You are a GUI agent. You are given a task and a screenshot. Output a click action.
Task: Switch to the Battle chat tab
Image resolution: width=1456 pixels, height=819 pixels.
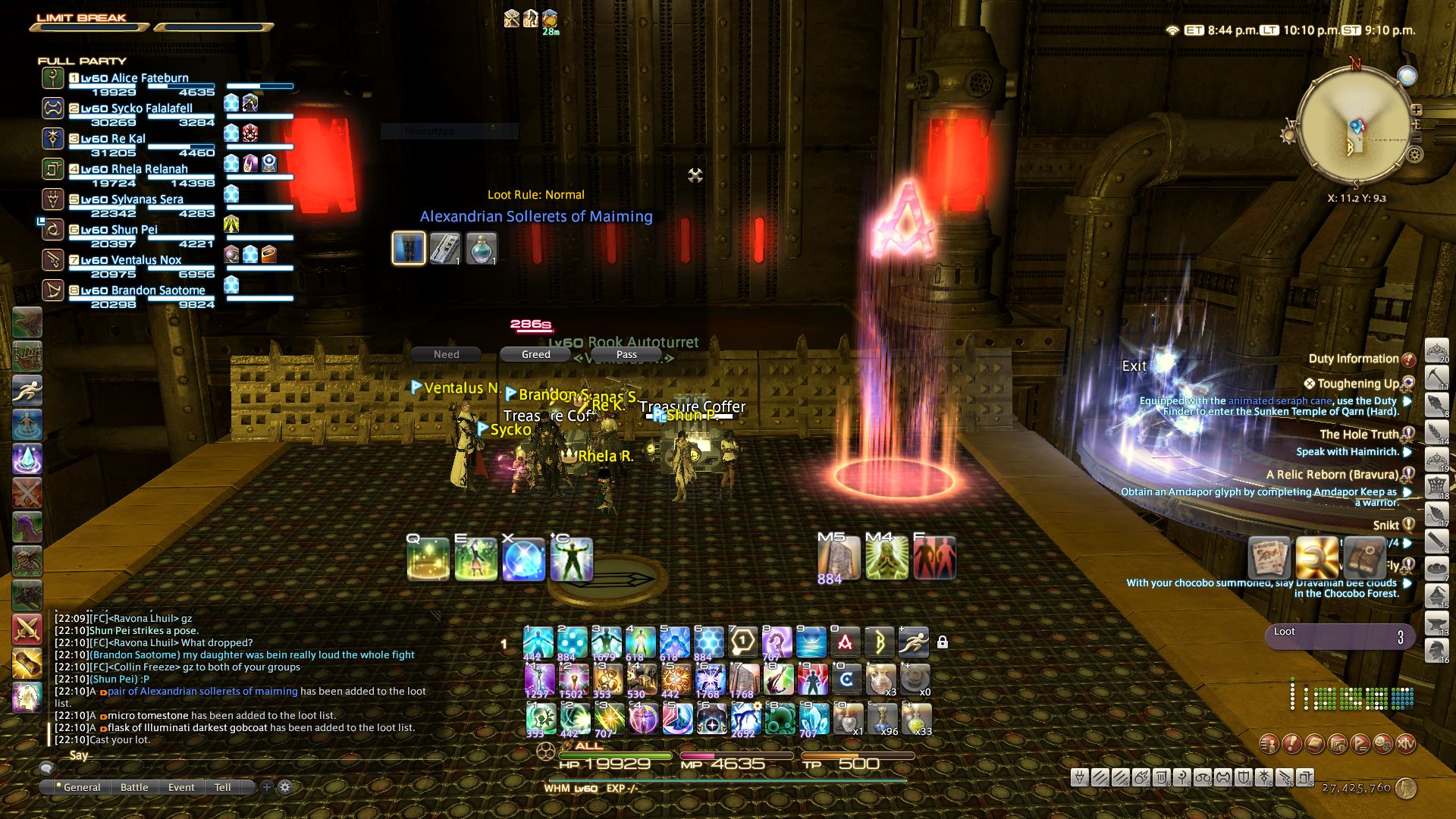[134, 787]
